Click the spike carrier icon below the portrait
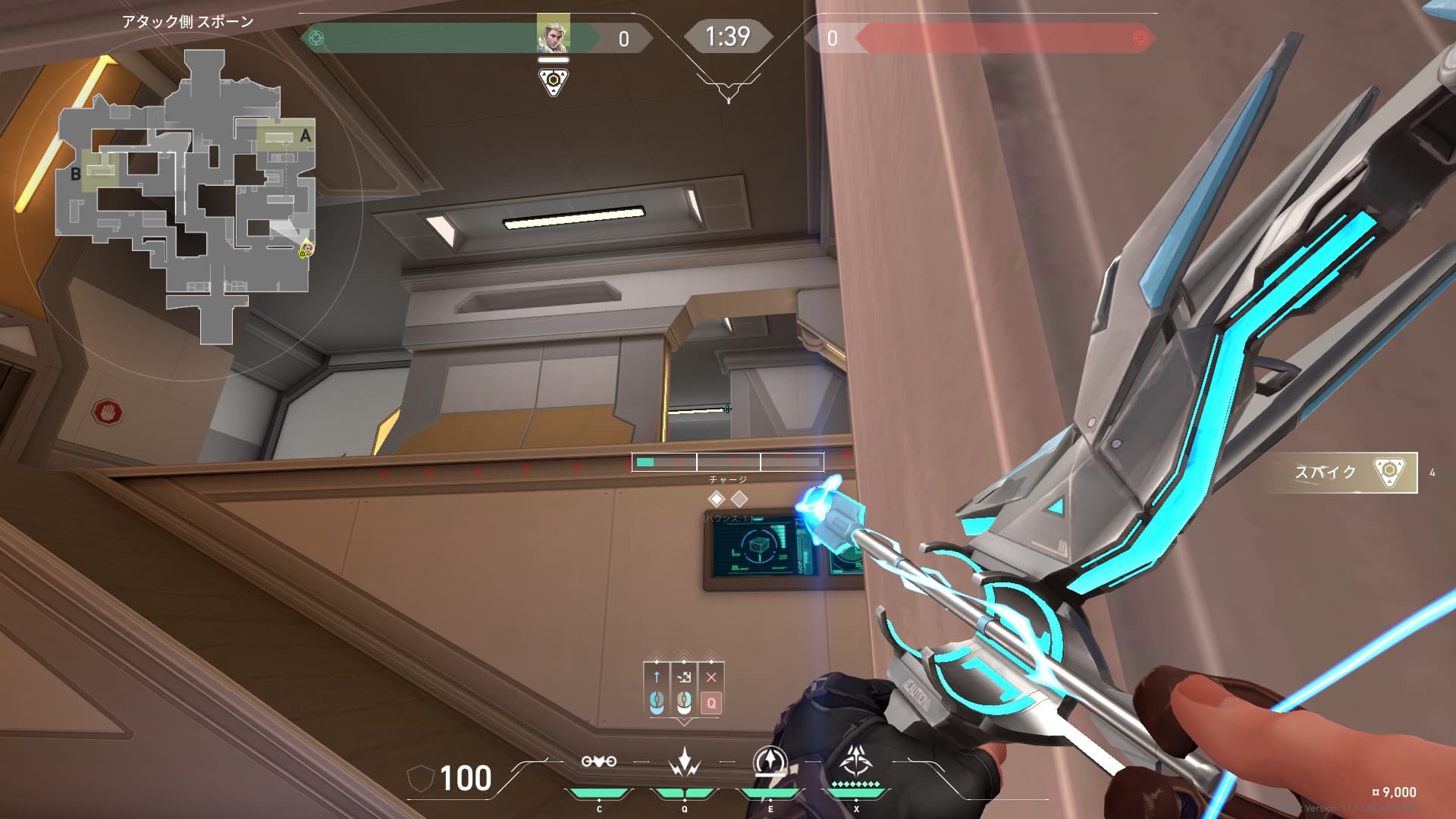 554,81
